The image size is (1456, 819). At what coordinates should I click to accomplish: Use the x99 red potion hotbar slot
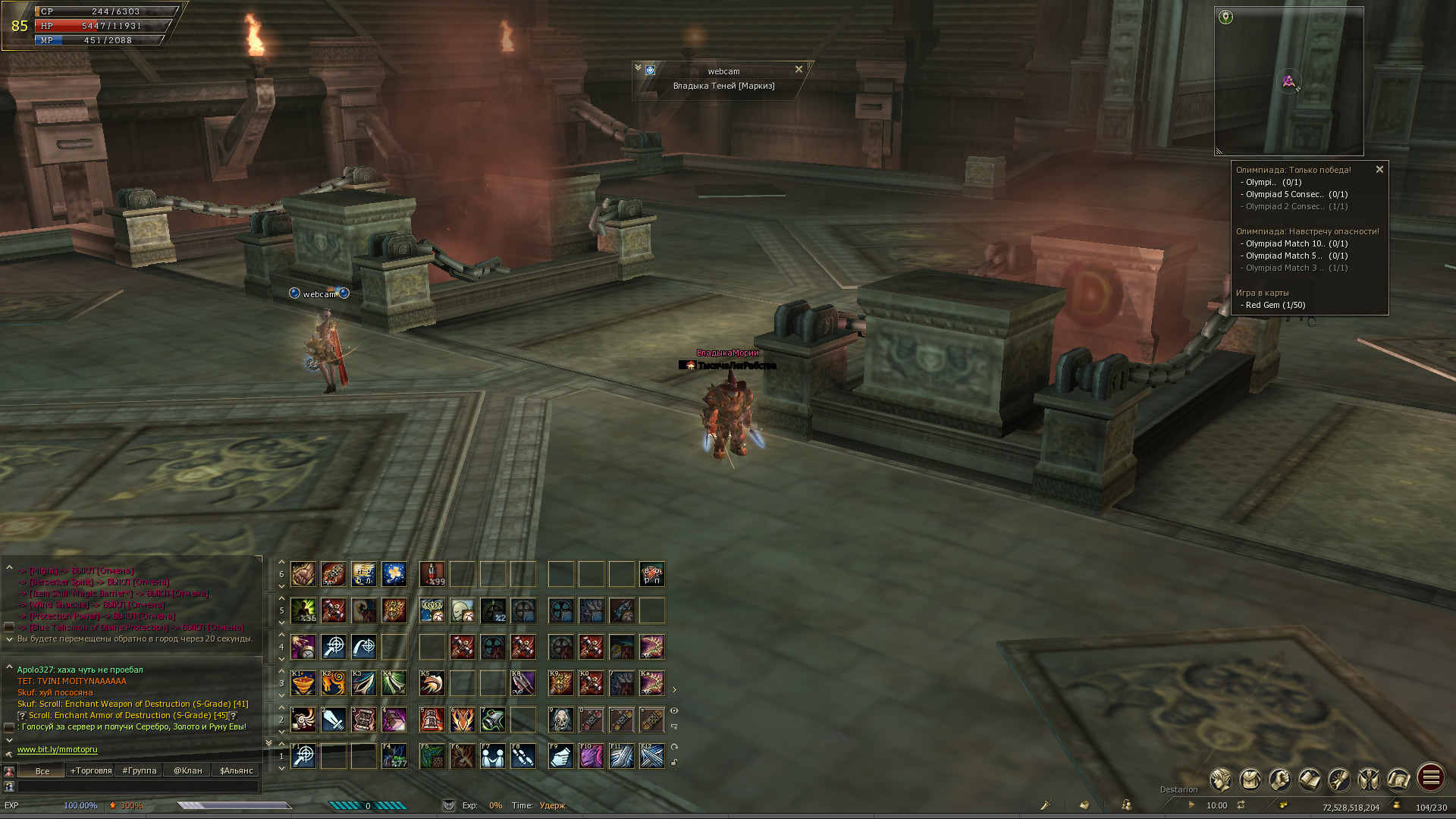pos(432,574)
